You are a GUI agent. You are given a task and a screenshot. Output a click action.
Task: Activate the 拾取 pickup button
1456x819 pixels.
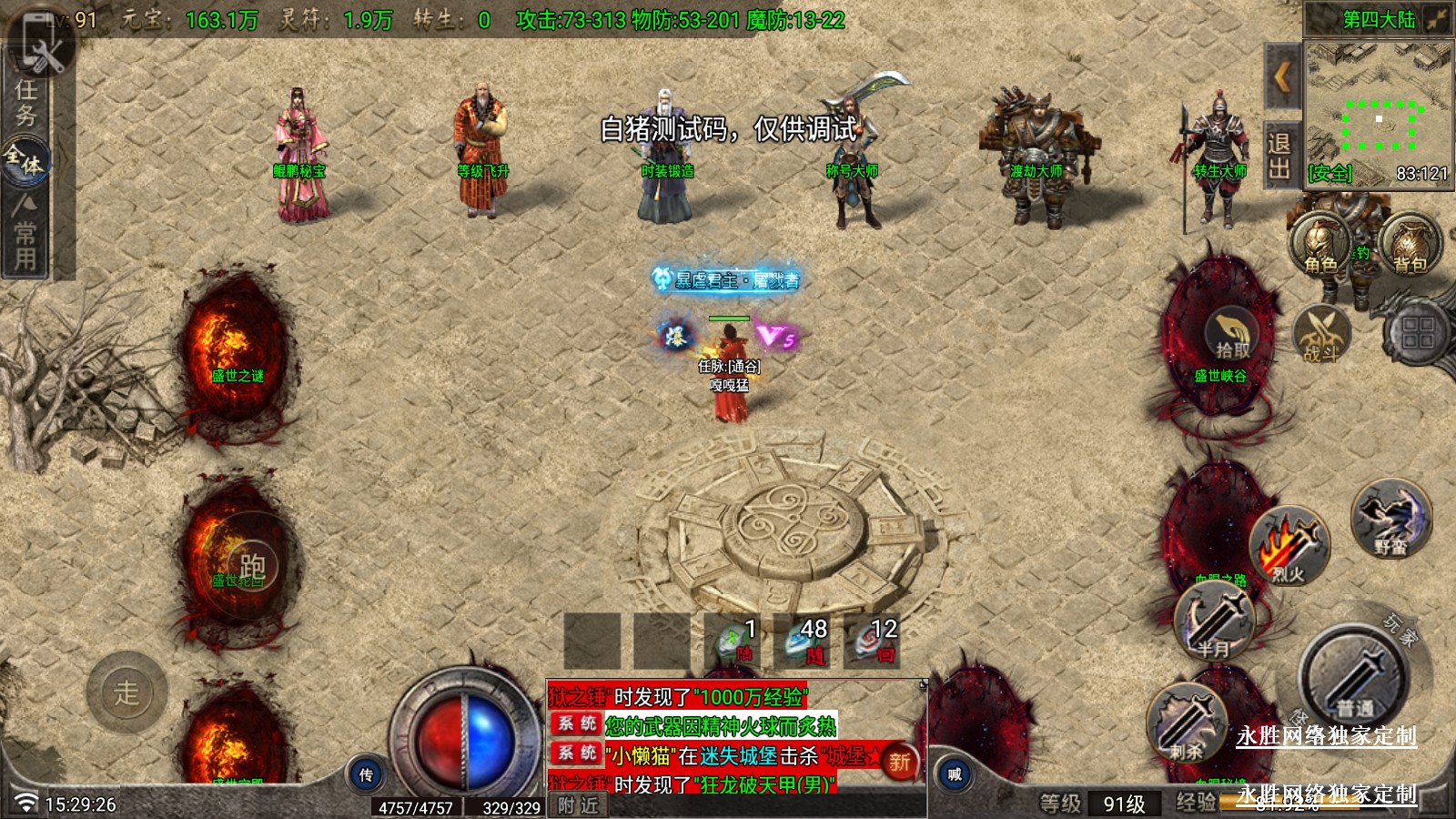point(1232,335)
